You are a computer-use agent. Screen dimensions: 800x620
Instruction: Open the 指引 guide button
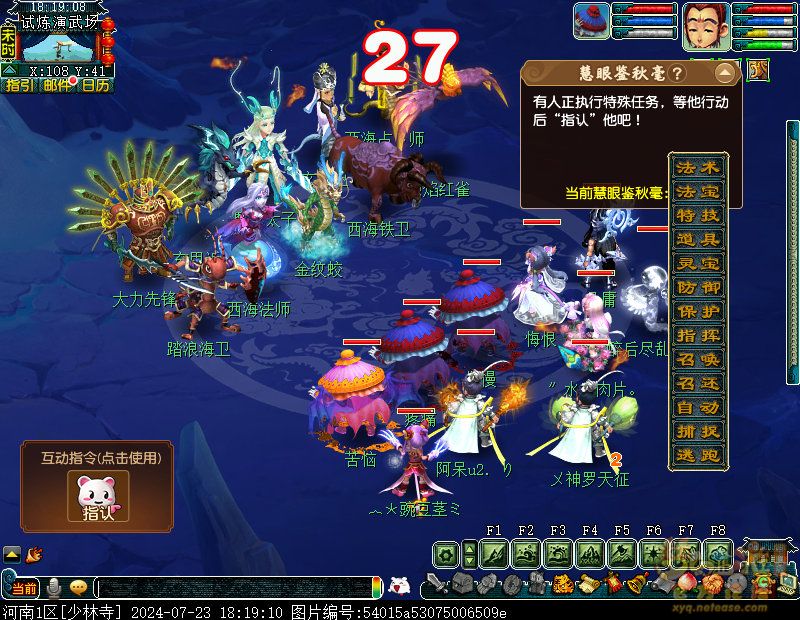[19, 85]
